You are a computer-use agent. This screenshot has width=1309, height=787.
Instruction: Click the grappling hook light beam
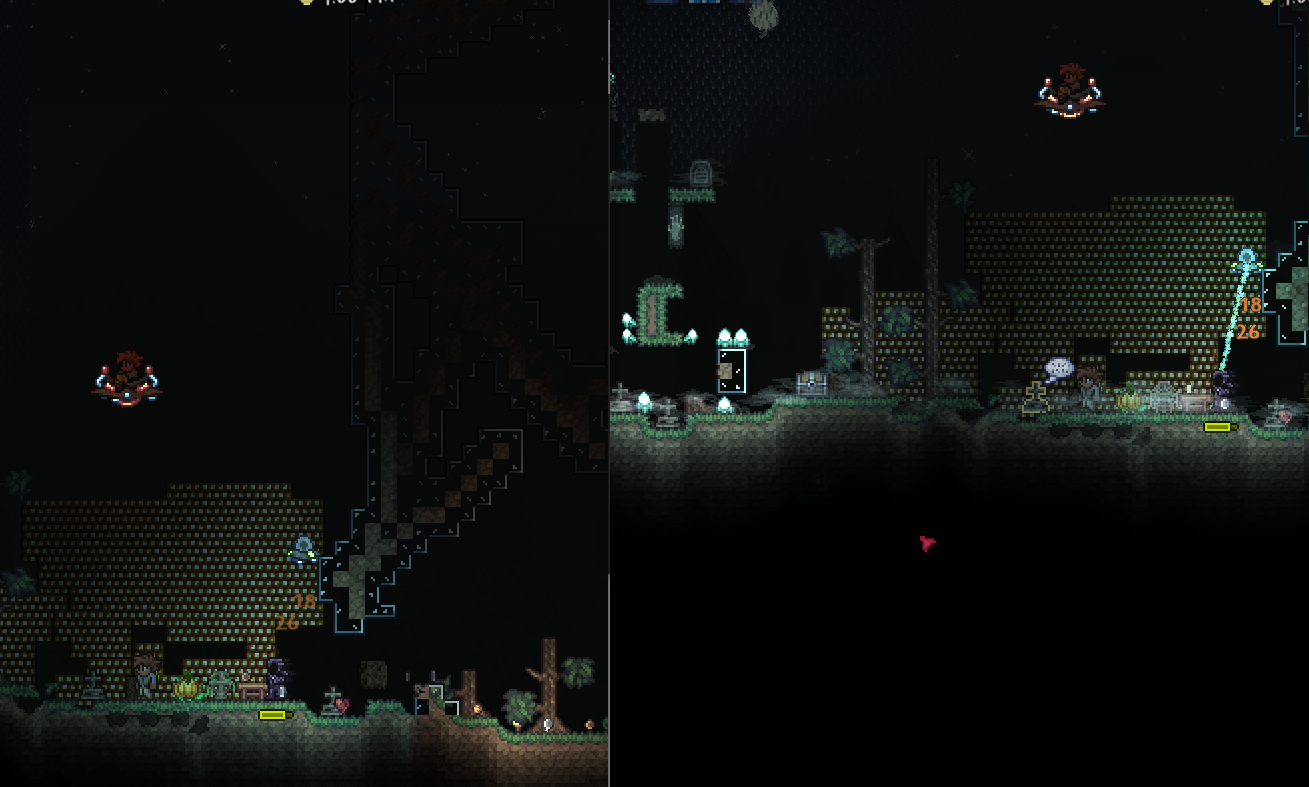click(x=1237, y=320)
